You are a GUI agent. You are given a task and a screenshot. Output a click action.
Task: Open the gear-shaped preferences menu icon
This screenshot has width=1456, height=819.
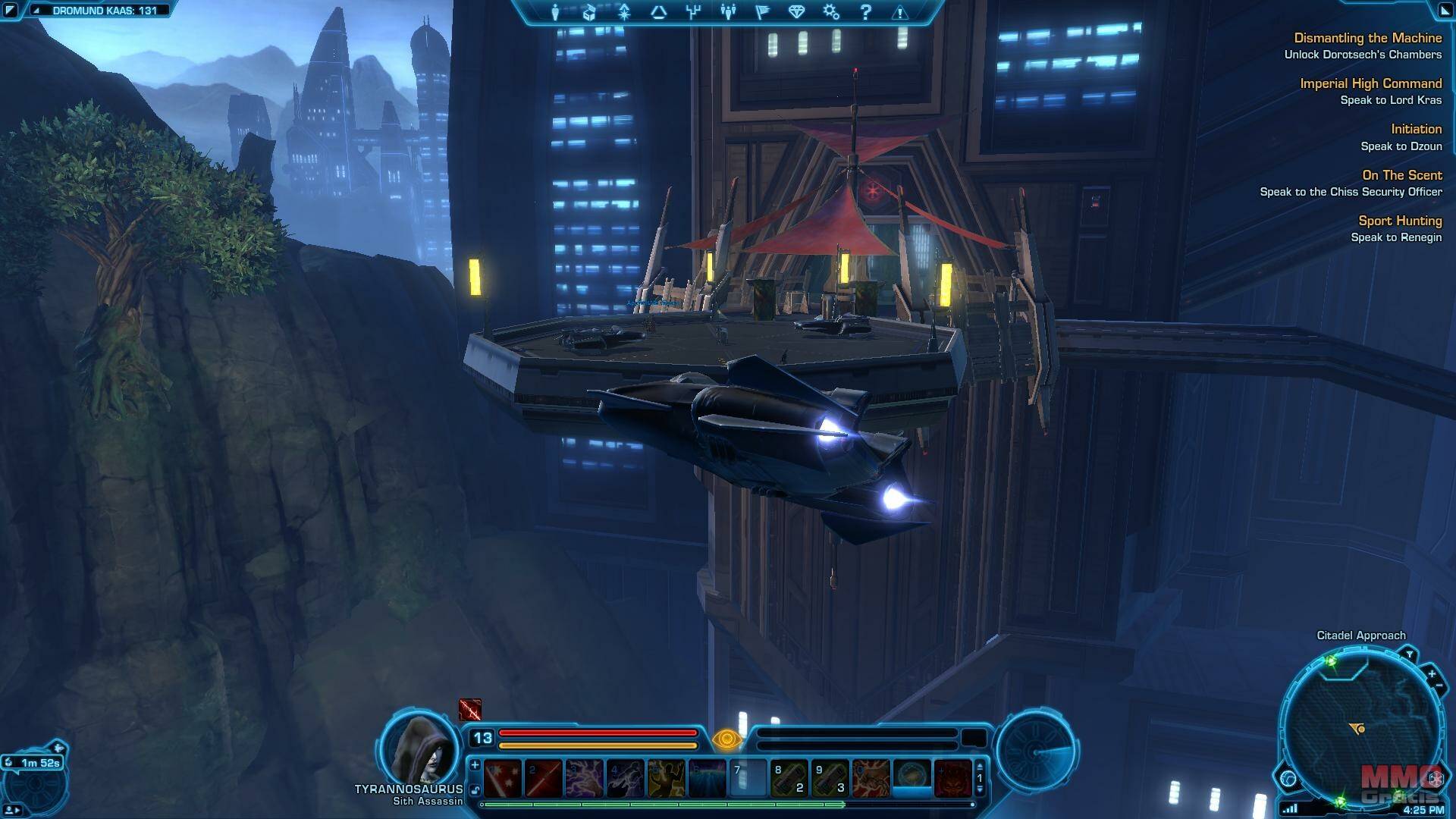pyautogui.click(x=830, y=12)
